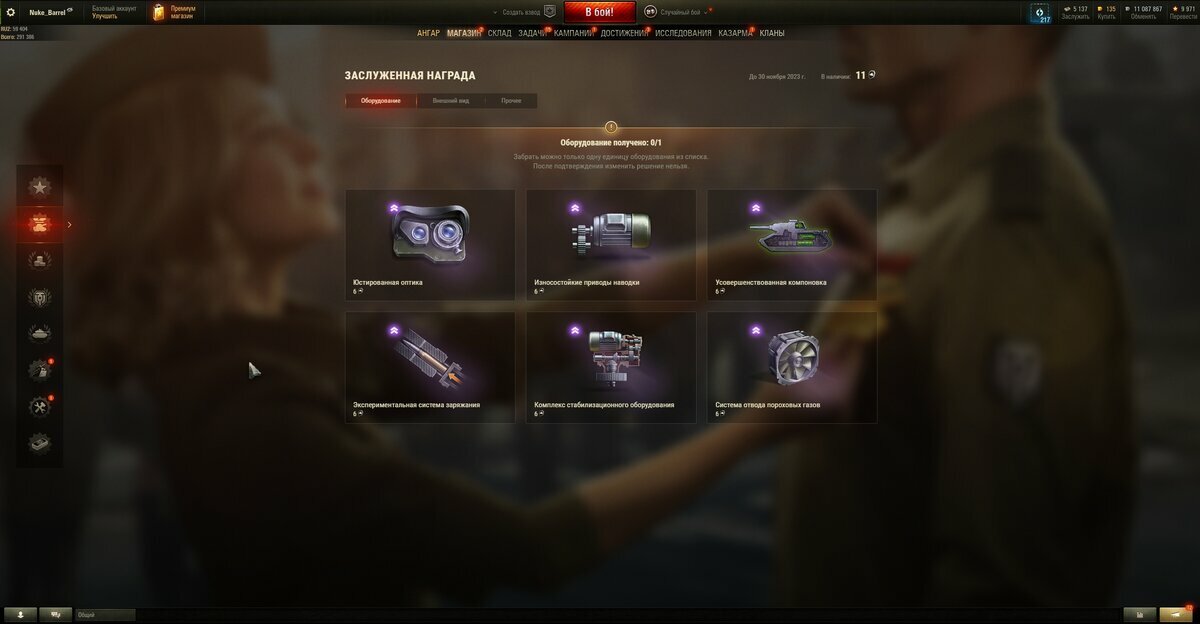
Task: Open the КЛАНЫ clans menu
Action: 771,33
